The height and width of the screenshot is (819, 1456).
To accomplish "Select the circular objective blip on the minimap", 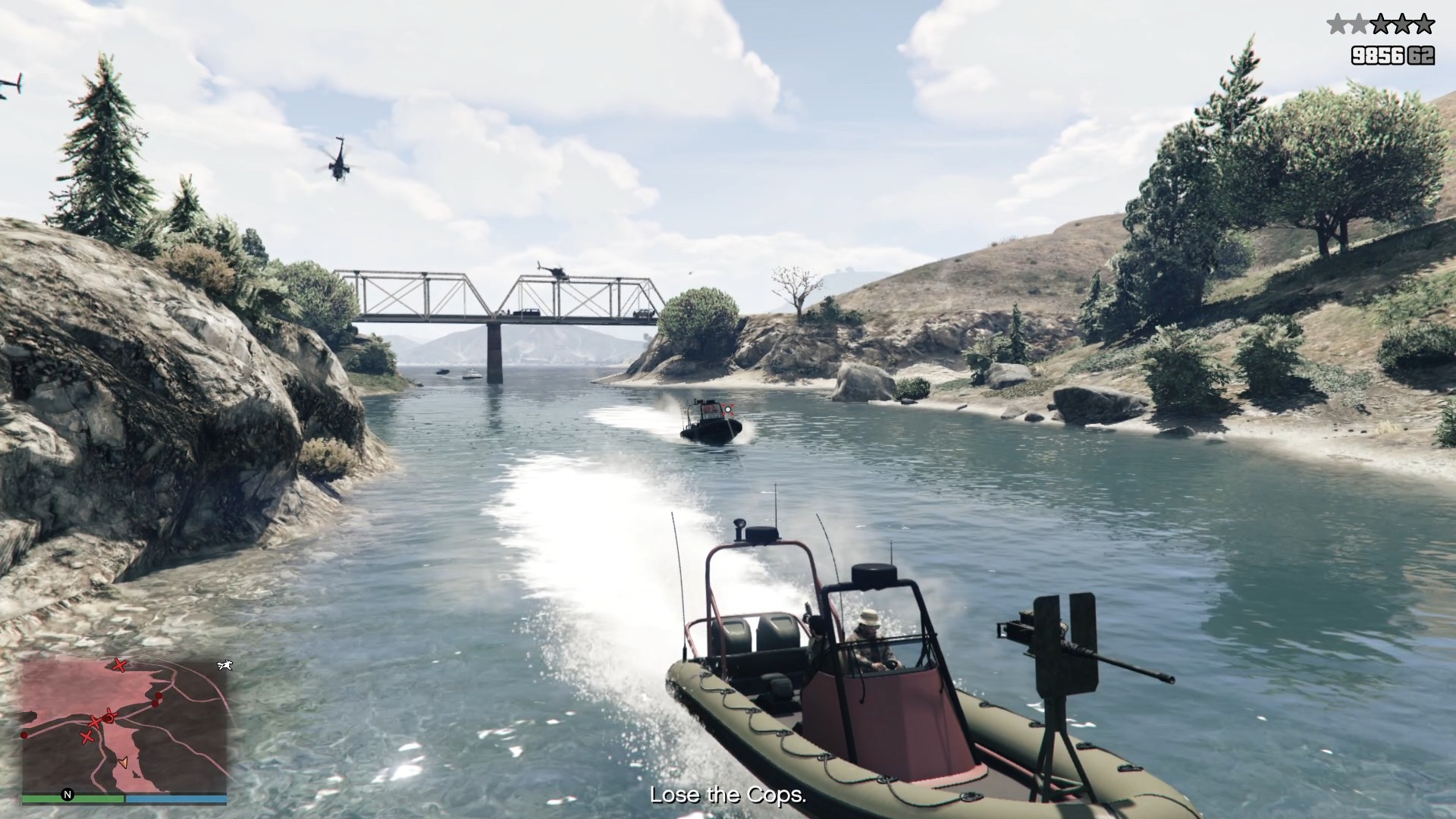I will (110, 717).
